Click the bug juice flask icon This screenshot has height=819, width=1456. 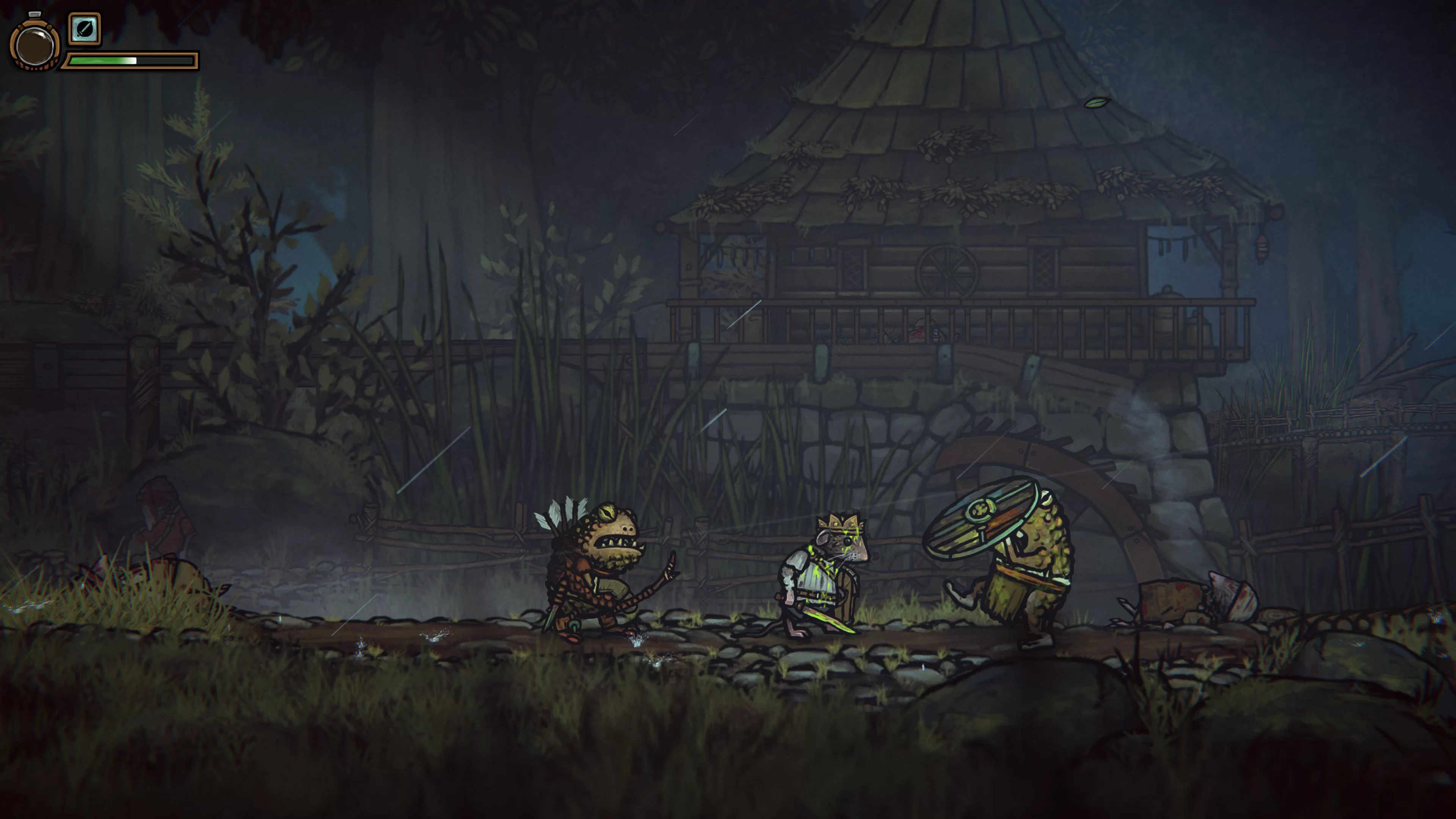point(35,45)
